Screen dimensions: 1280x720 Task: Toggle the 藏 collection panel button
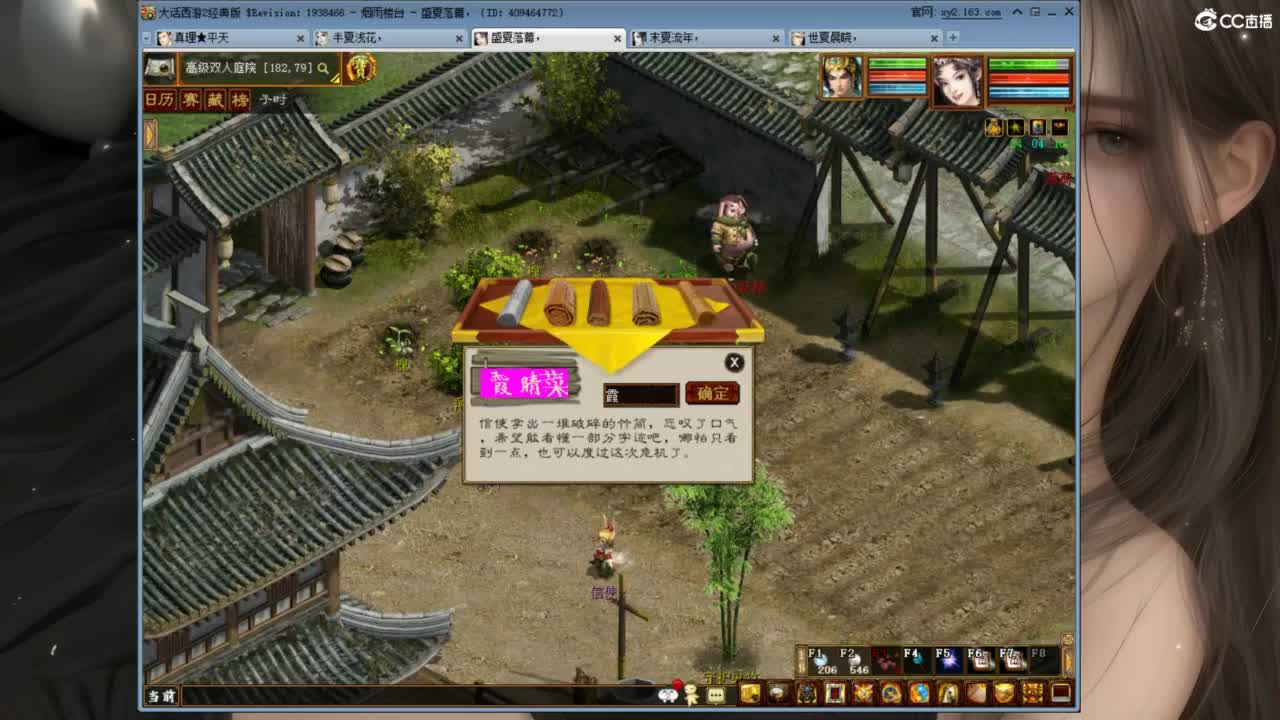pos(215,99)
